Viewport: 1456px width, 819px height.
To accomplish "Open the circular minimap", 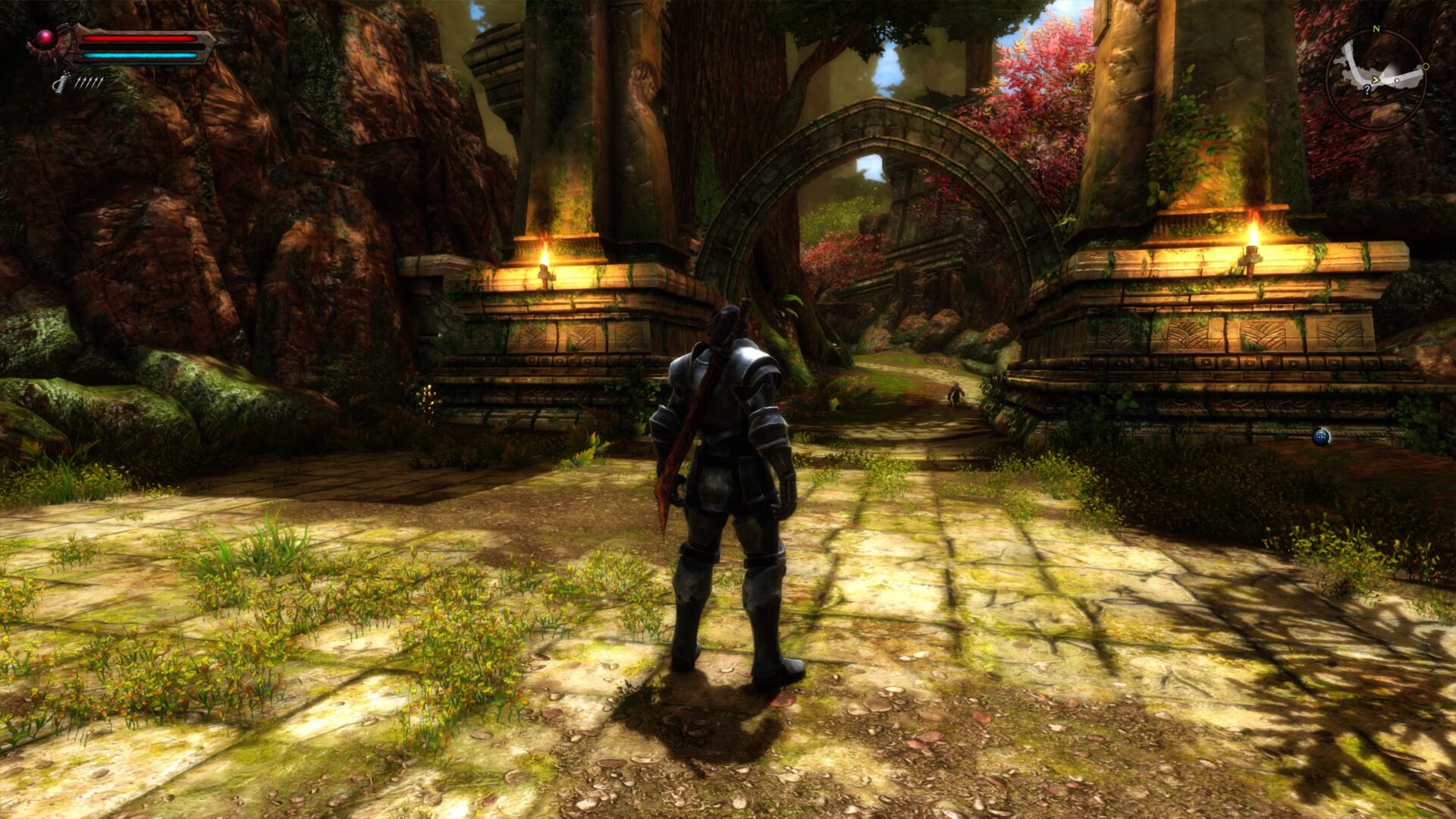I will pyautogui.click(x=1376, y=80).
